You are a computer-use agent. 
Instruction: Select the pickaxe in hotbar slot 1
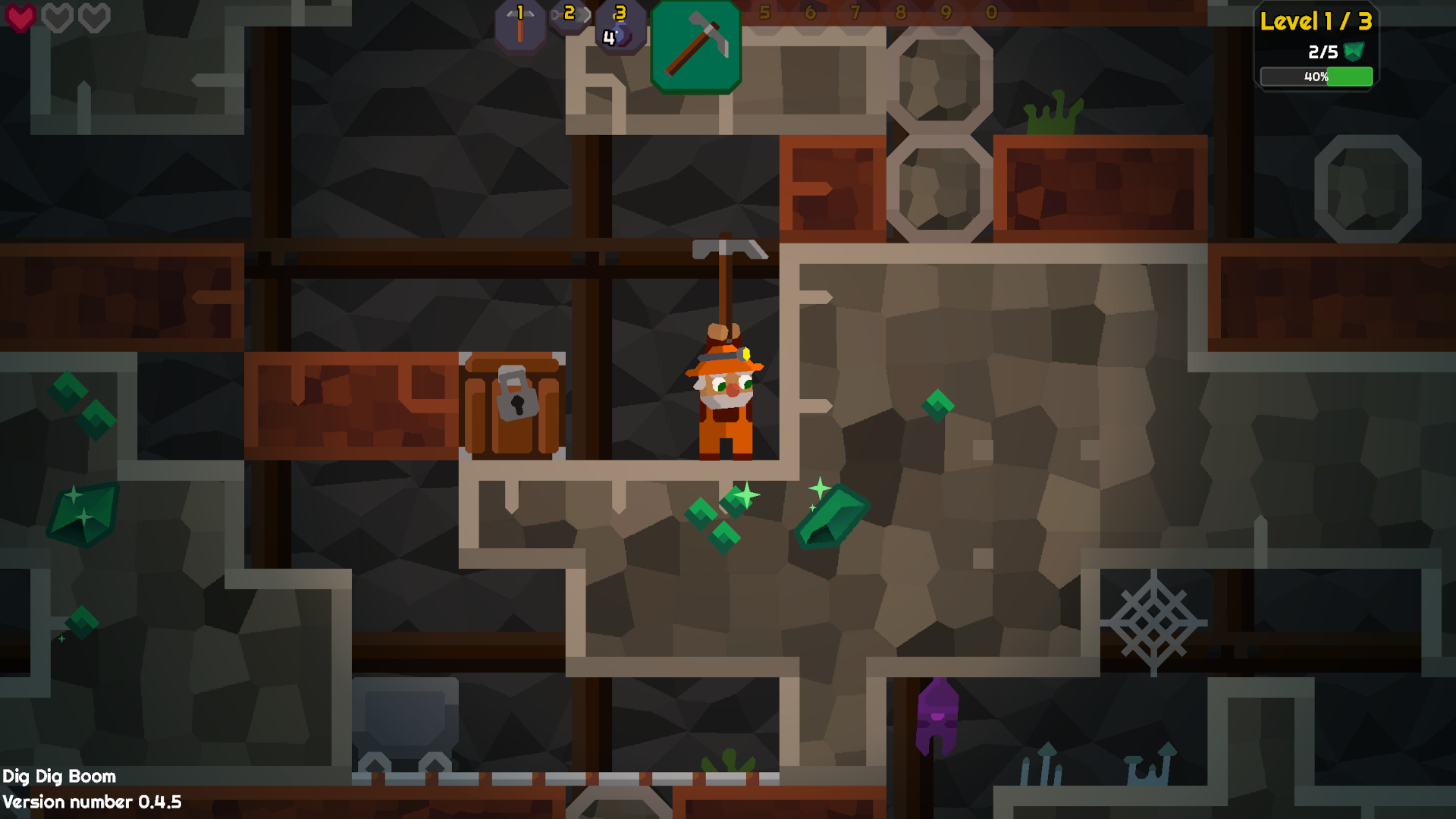tap(520, 26)
